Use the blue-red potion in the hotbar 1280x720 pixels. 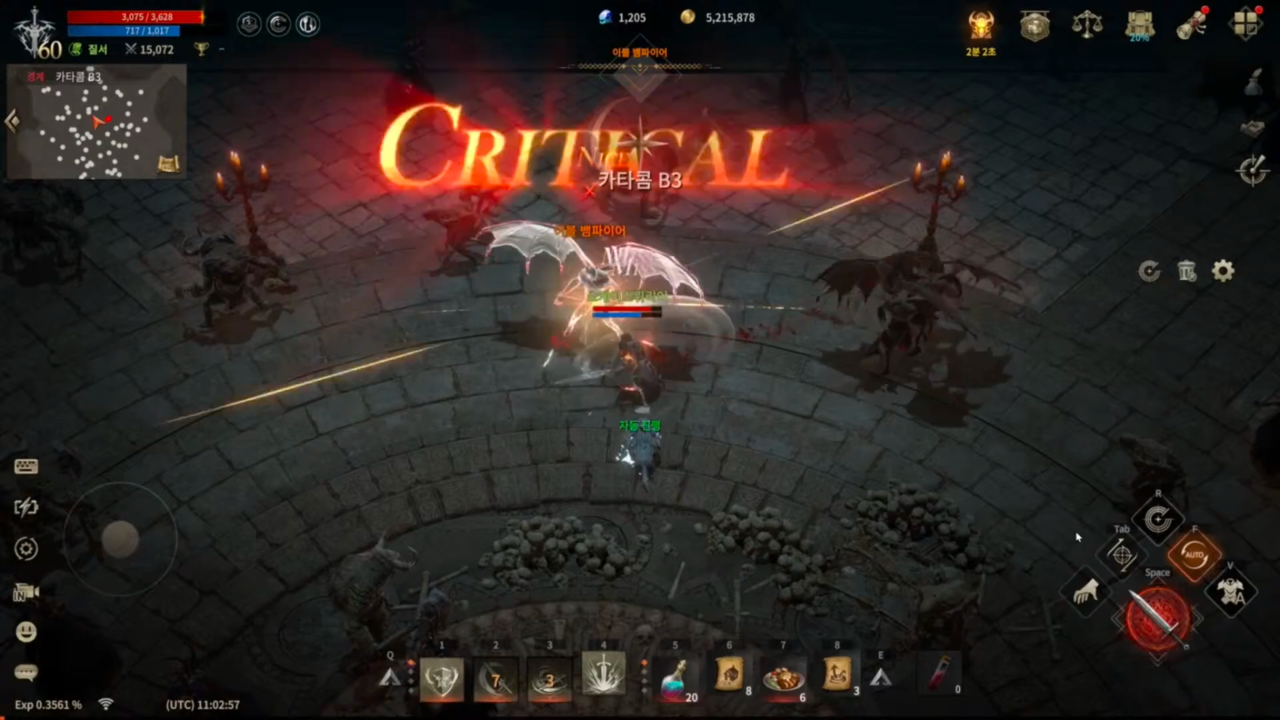click(675, 675)
